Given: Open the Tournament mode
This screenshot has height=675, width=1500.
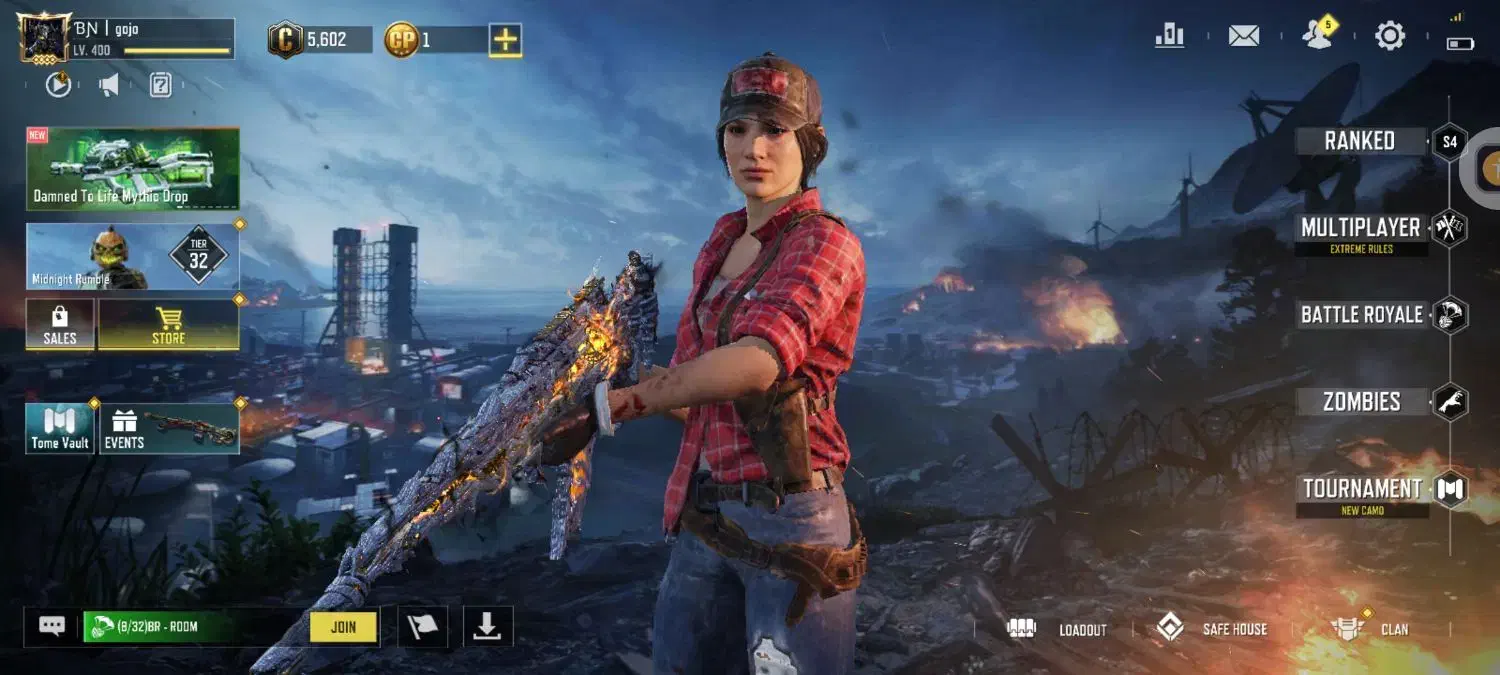Looking at the screenshot, I should pos(1362,489).
